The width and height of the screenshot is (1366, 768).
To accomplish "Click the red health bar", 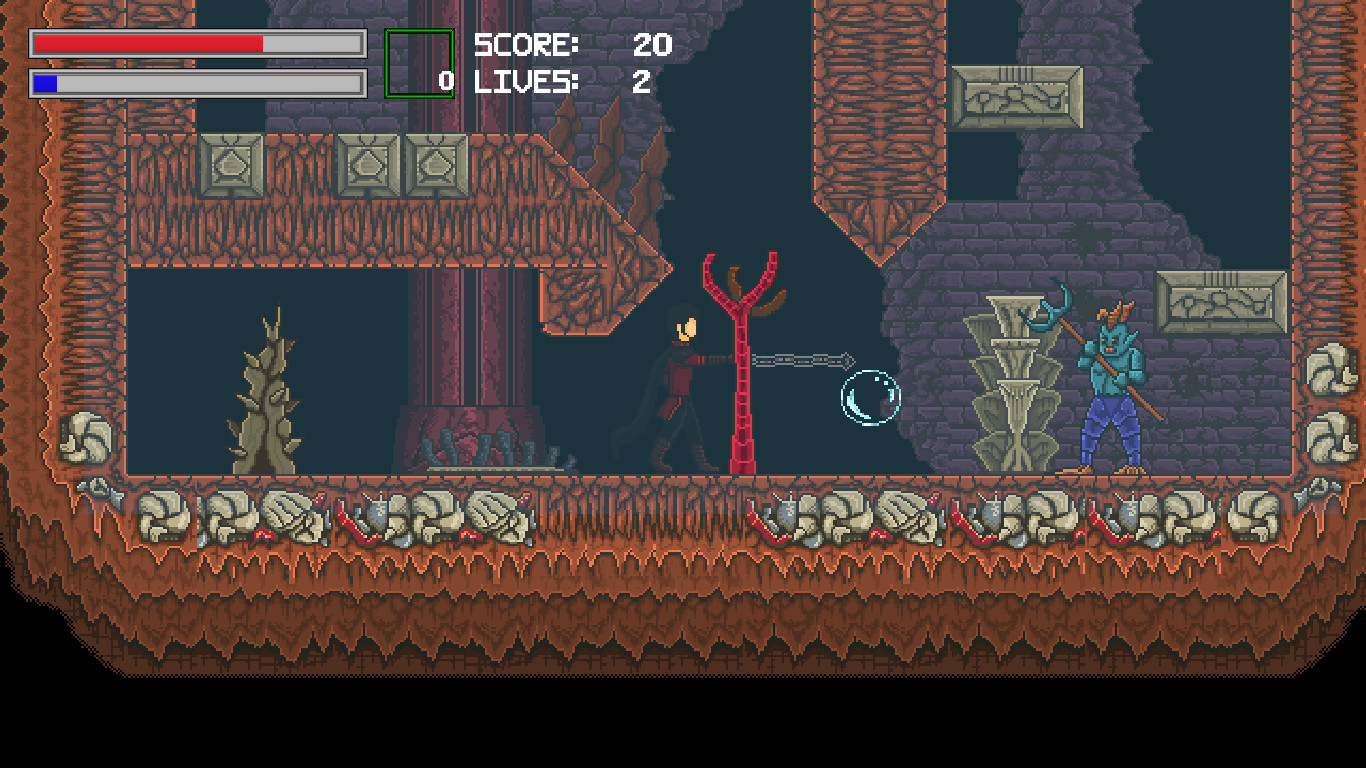I will coord(150,44).
